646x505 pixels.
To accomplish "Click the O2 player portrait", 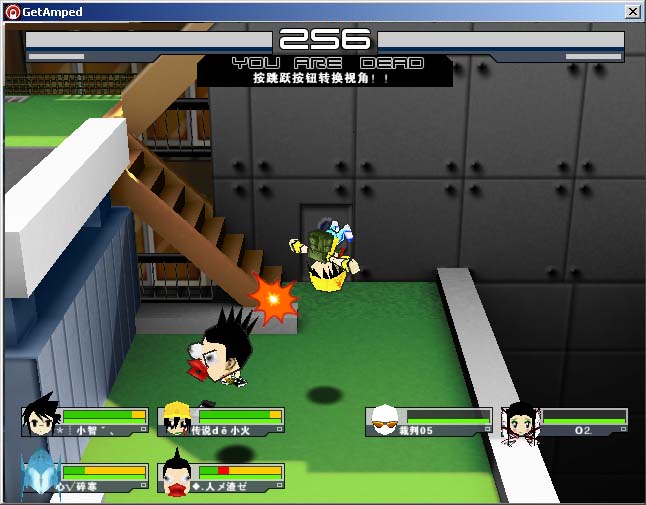I will pyautogui.click(x=521, y=422).
